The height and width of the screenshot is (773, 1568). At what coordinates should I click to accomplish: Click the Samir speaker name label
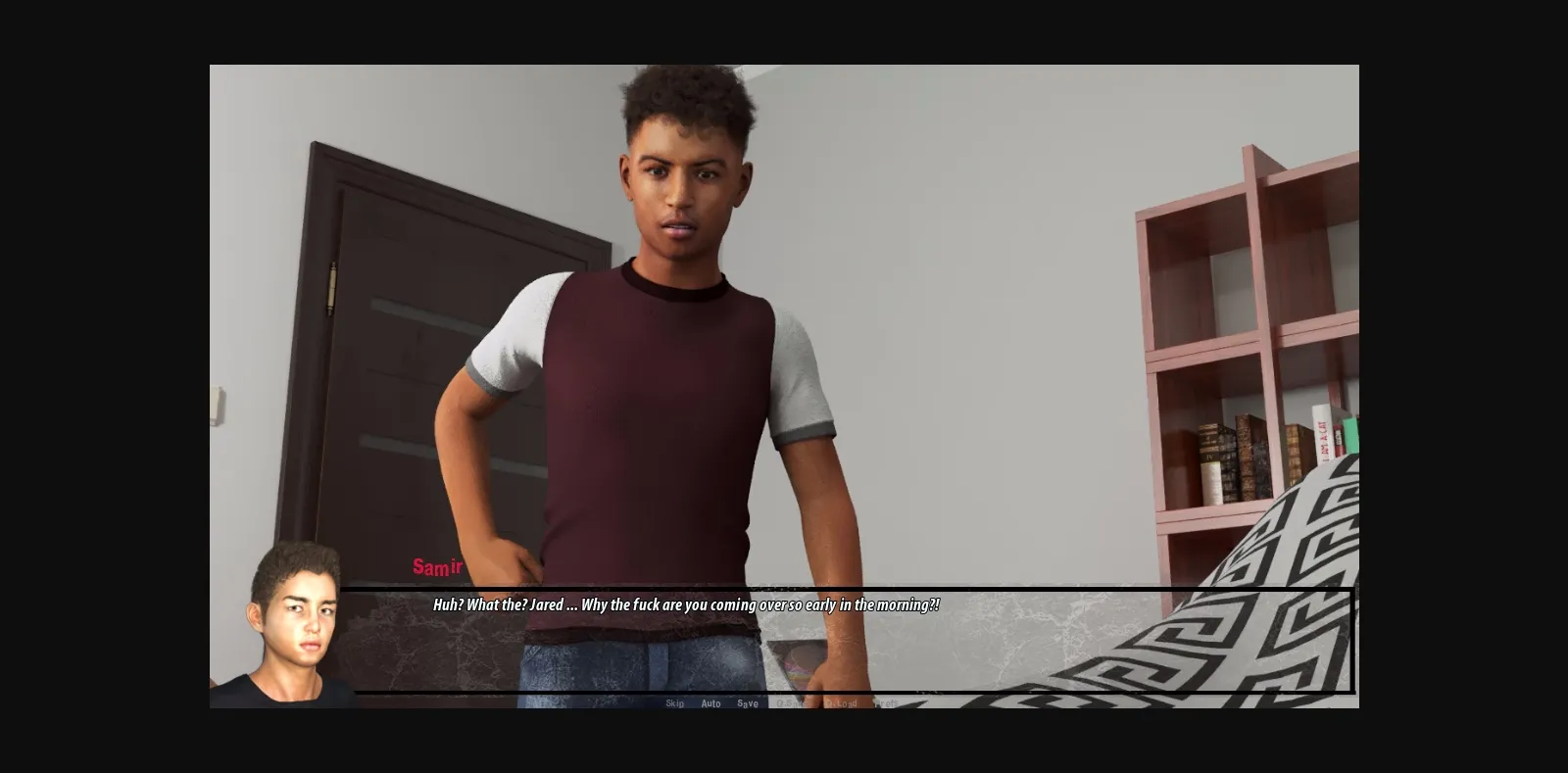coord(437,566)
